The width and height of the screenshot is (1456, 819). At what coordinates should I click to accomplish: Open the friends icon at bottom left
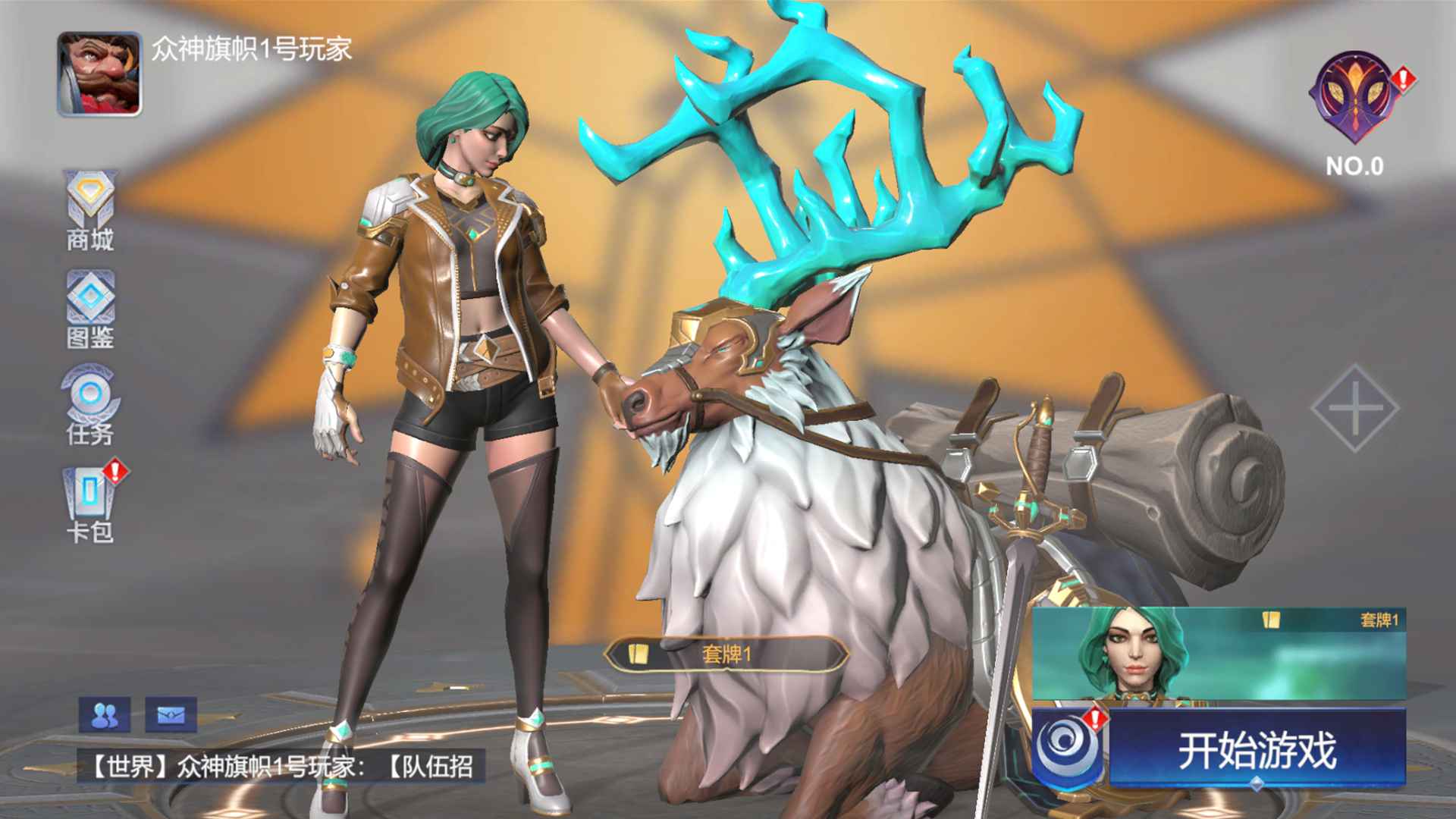tap(103, 714)
